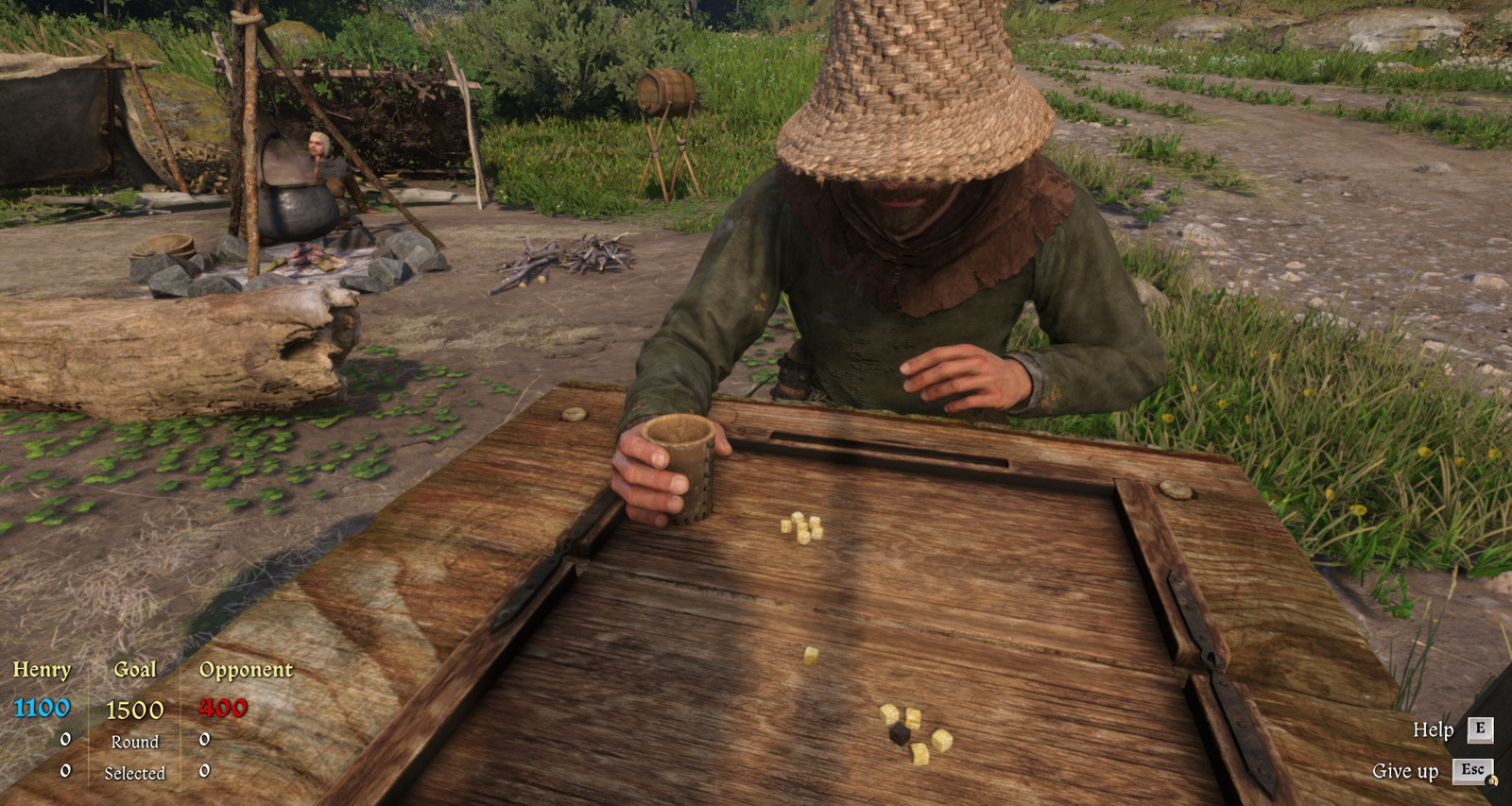Click the Esc key icon beside Give up
The width and height of the screenshot is (1512, 806).
pos(1471,771)
